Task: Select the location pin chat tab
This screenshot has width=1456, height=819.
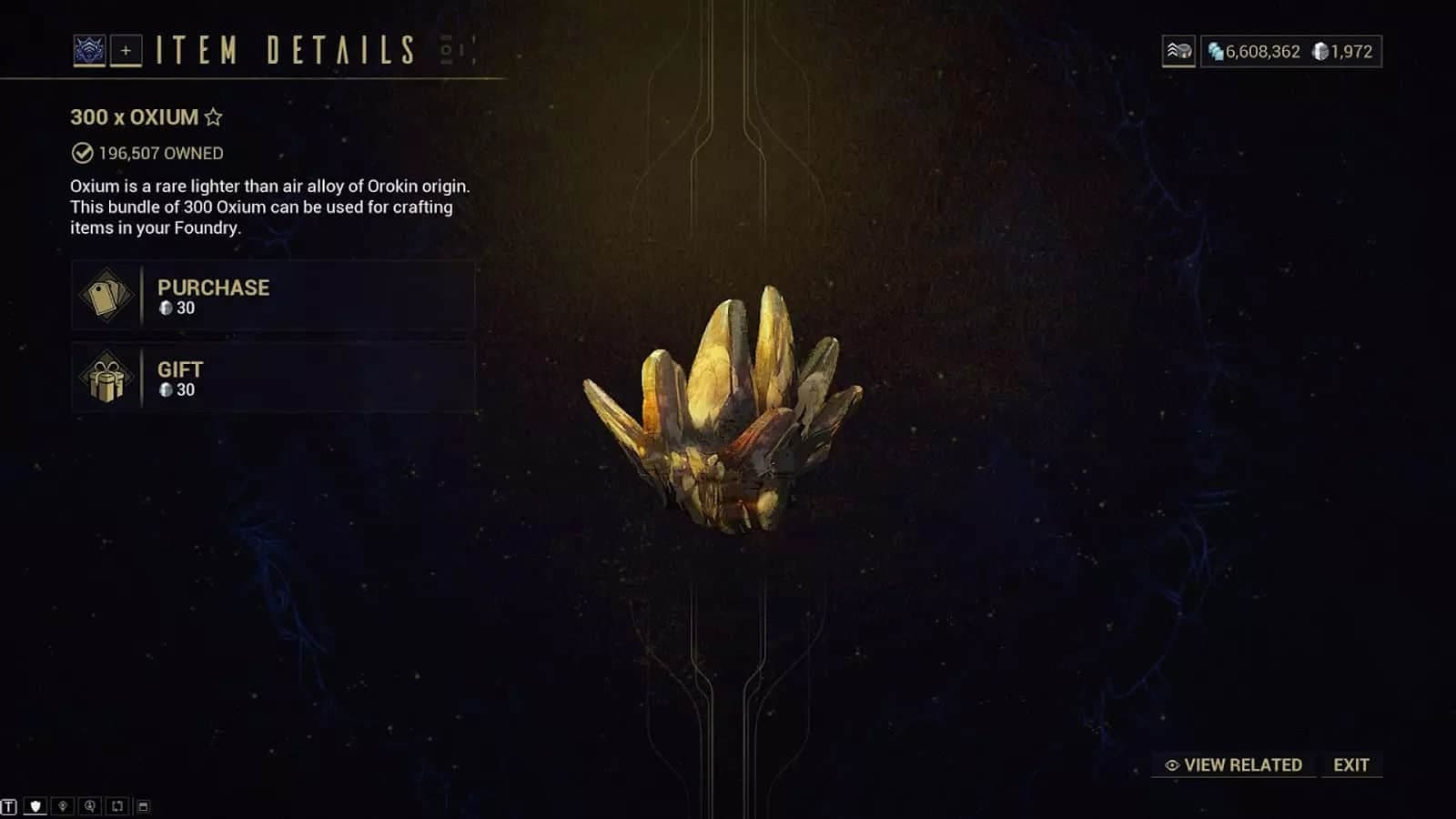Action: [63, 806]
